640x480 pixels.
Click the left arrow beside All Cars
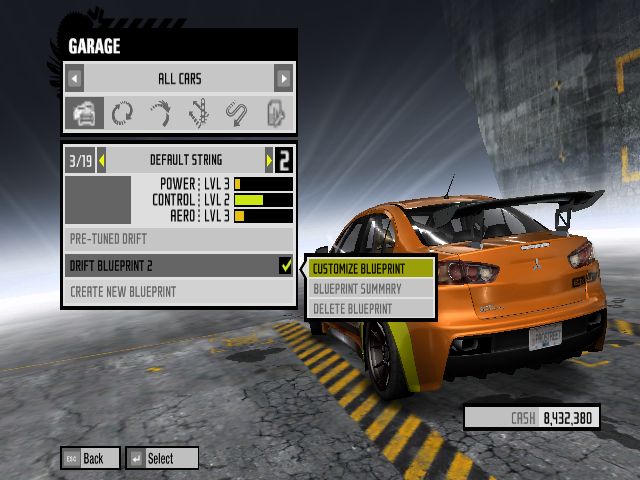pyautogui.click(x=75, y=78)
